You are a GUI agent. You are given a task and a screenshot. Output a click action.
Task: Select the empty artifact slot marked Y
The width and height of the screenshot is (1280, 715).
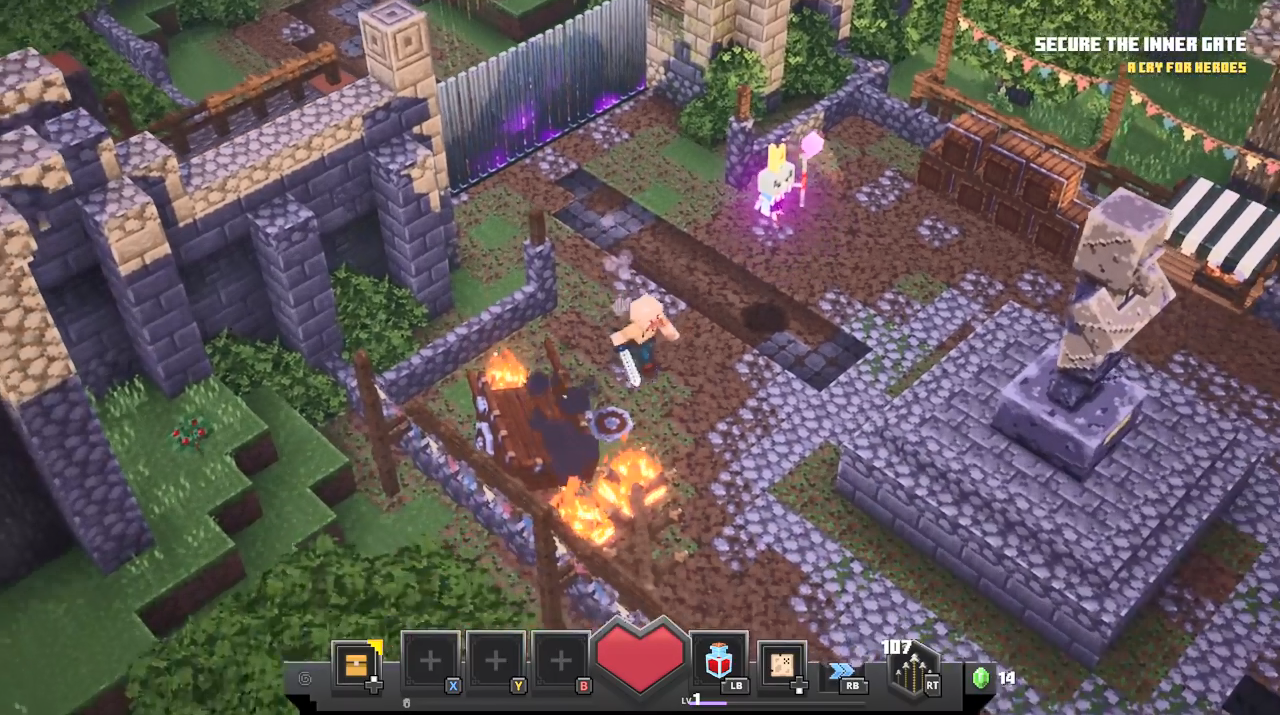(495, 661)
